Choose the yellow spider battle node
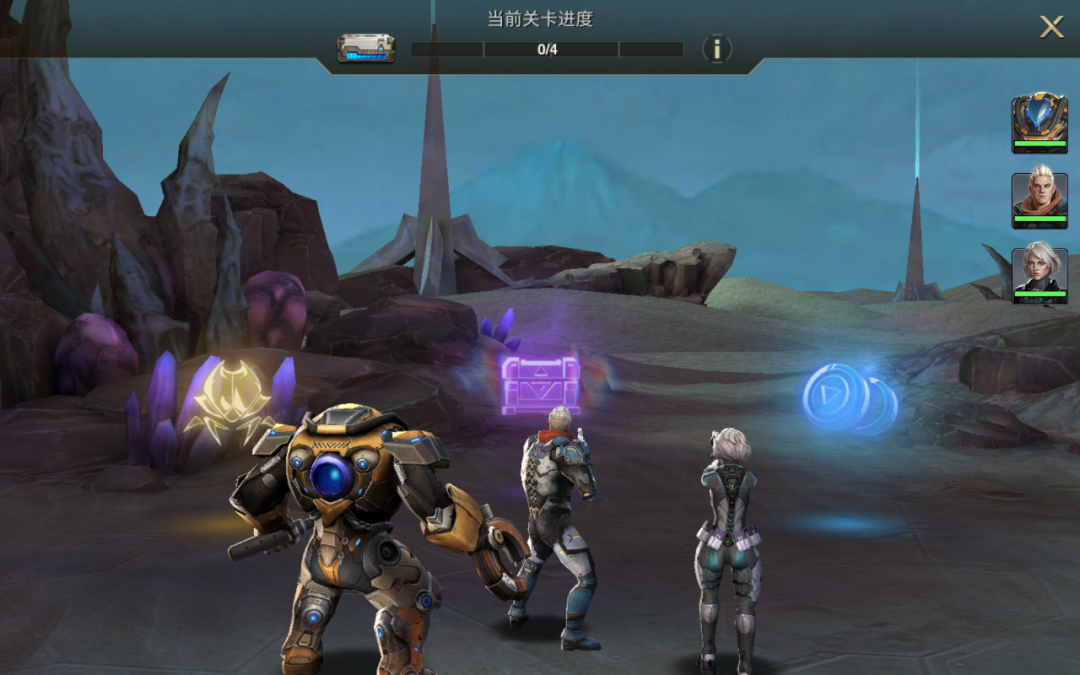Screen dimensions: 1080x675 click(233, 401)
